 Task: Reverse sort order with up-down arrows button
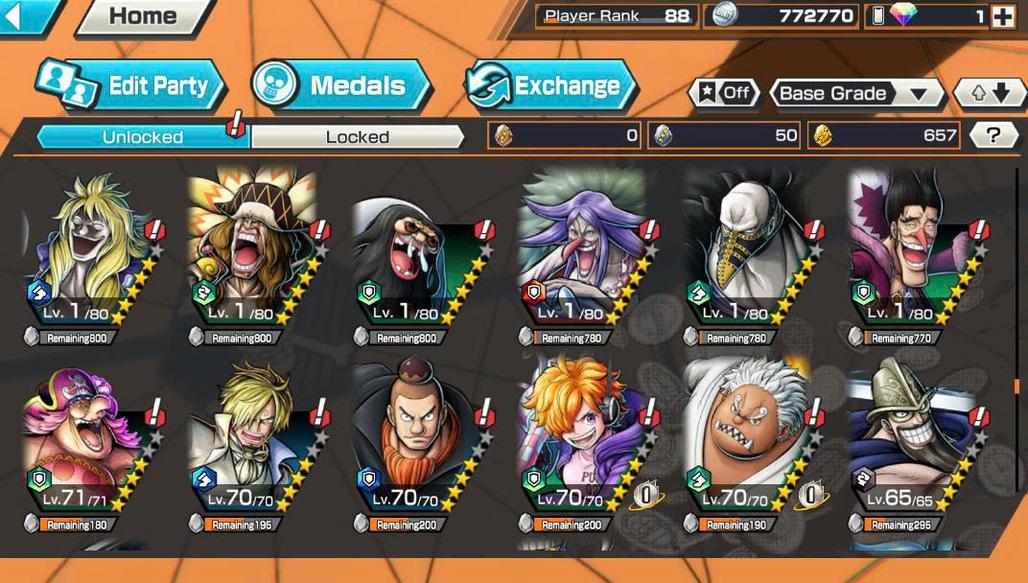click(x=988, y=94)
